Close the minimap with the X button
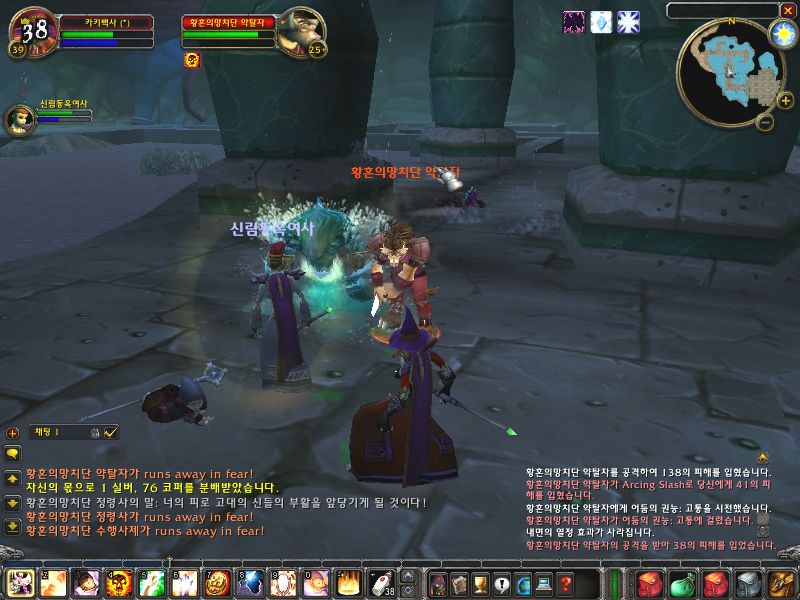This screenshot has height=600, width=800. coord(786,11)
